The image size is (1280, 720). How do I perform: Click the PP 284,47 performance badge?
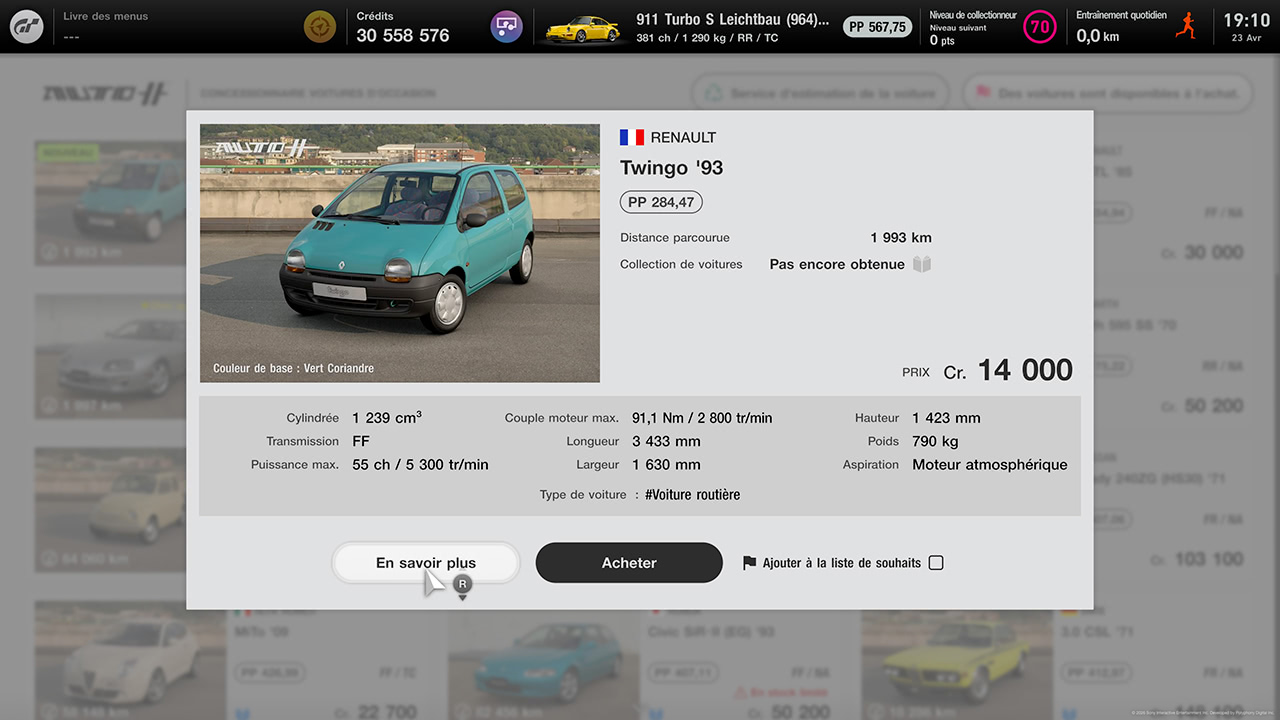661,201
